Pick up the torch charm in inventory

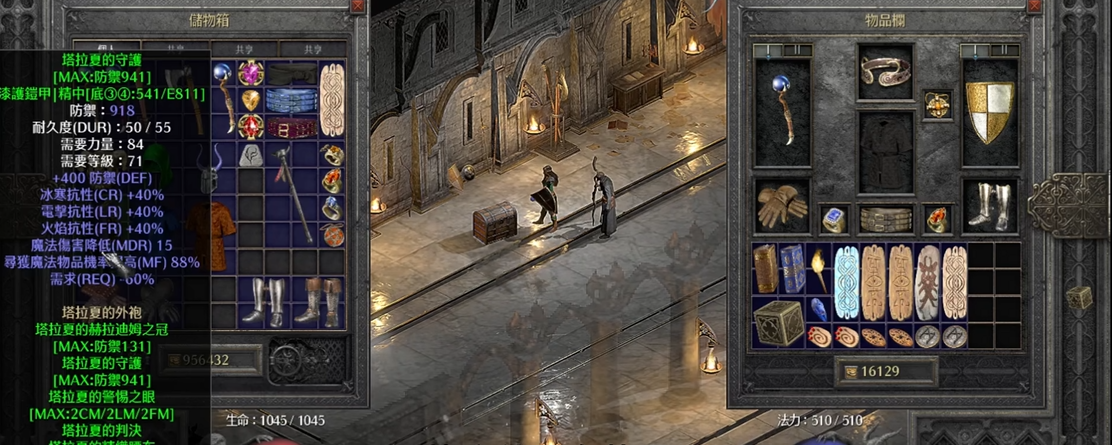coord(819,268)
